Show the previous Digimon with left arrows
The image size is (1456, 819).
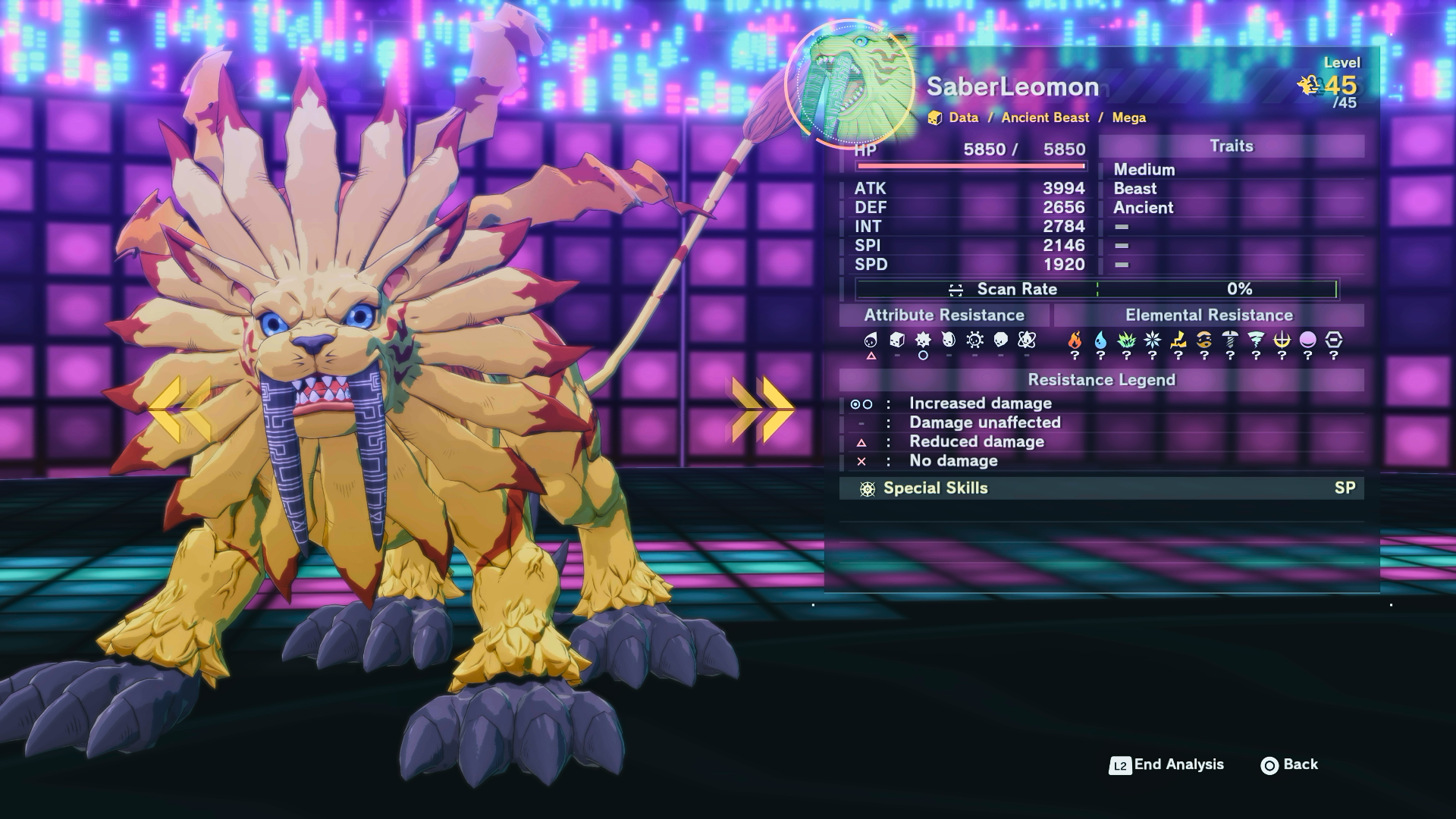coord(180,409)
